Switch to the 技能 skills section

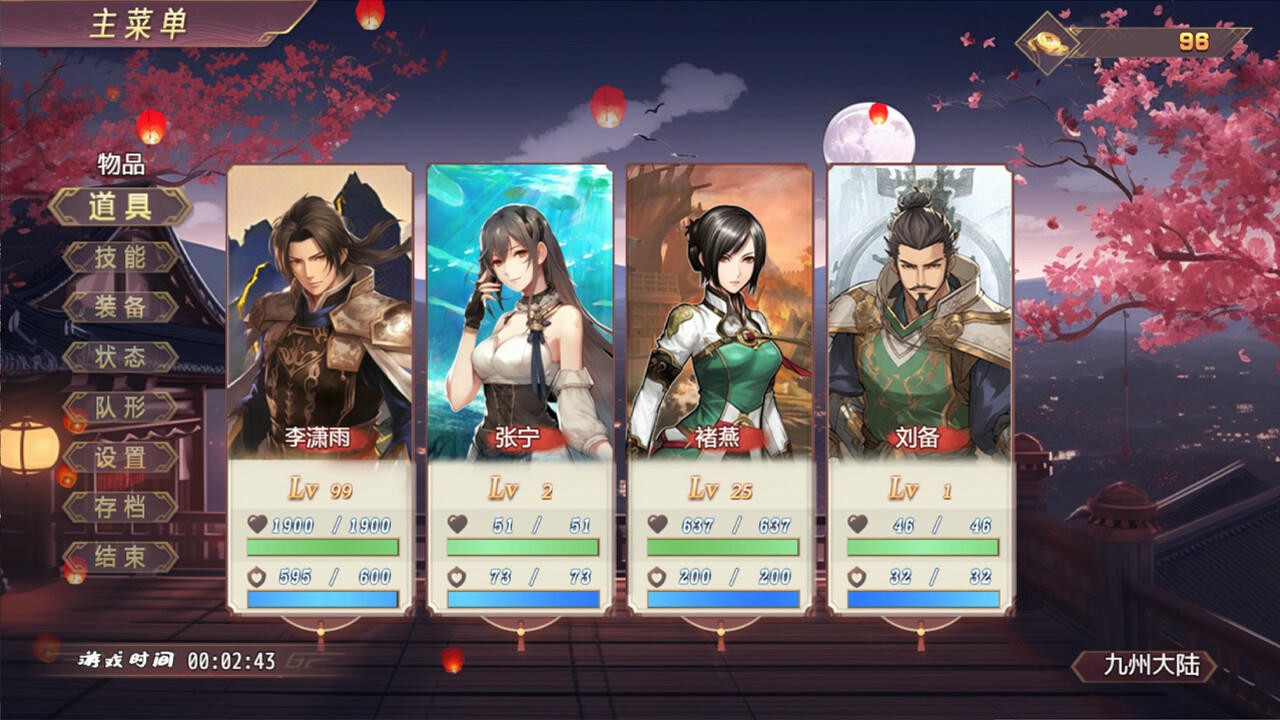coord(122,259)
